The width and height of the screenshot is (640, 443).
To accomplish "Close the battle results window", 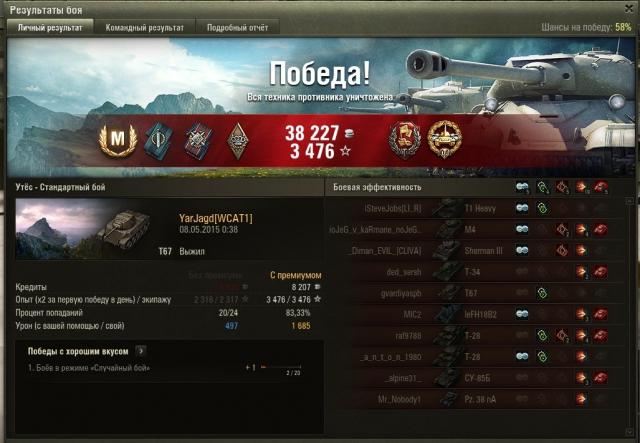I will pyautogui.click(x=627, y=8).
